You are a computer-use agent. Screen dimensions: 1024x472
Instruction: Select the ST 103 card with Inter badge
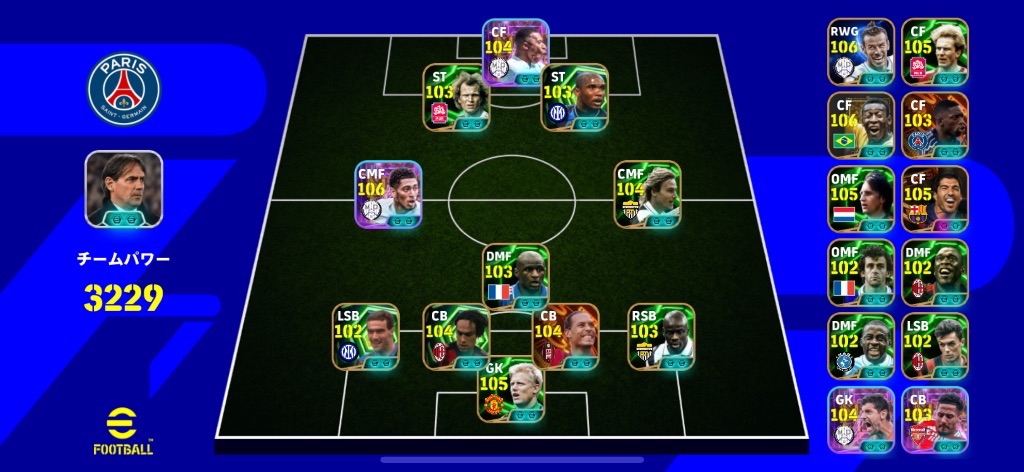pos(574,97)
